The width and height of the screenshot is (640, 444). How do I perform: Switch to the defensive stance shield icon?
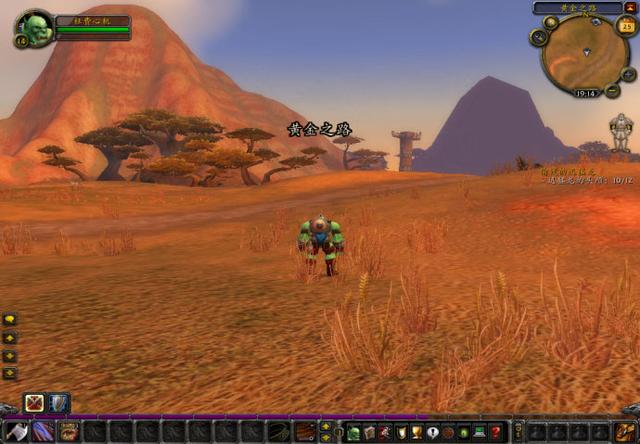[x=60, y=403]
